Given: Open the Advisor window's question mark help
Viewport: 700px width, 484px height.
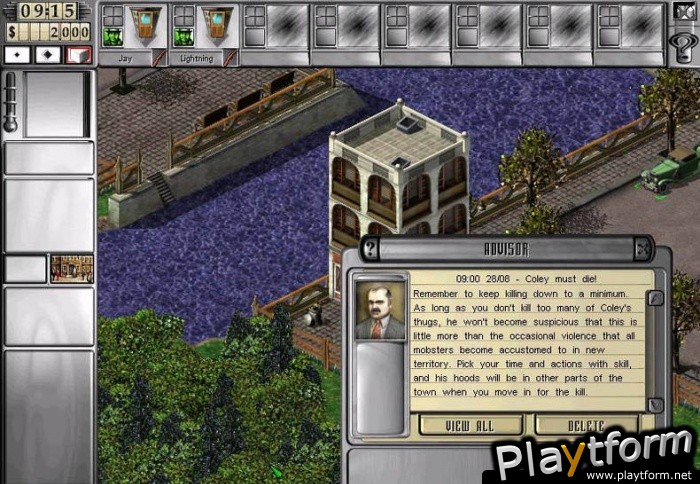Looking at the screenshot, I should point(371,249).
